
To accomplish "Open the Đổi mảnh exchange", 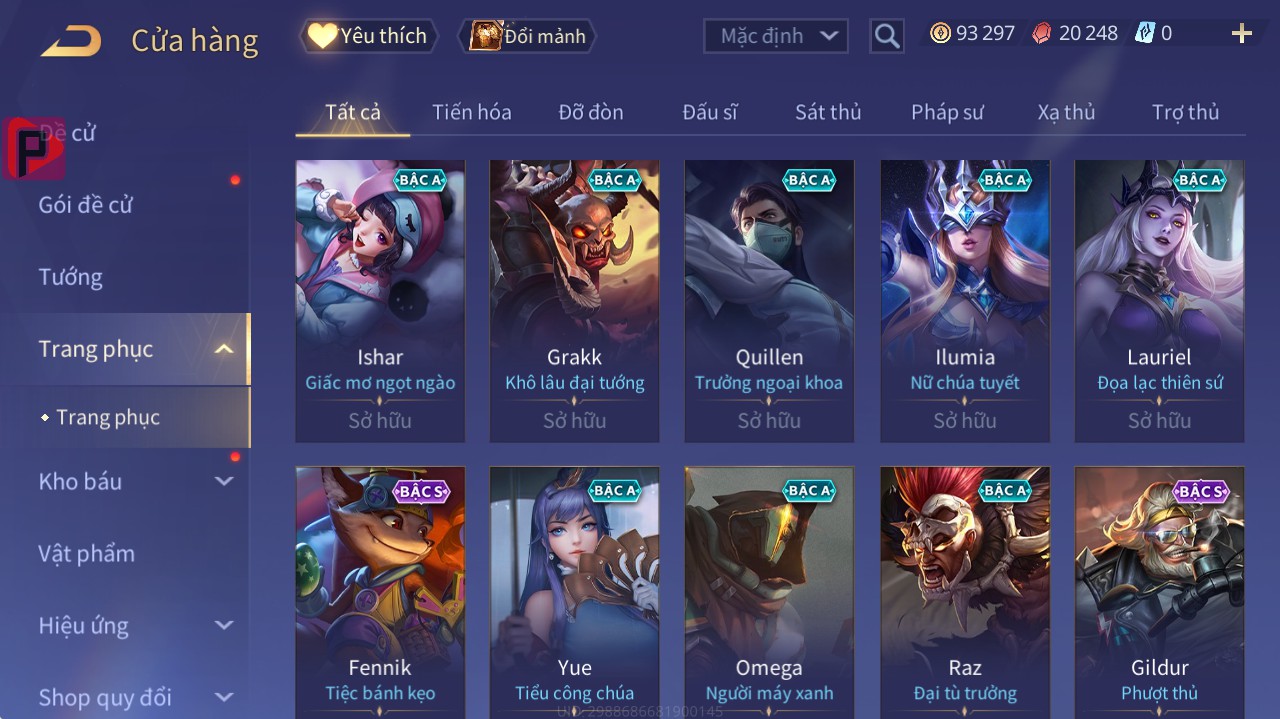I will [x=527, y=36].
